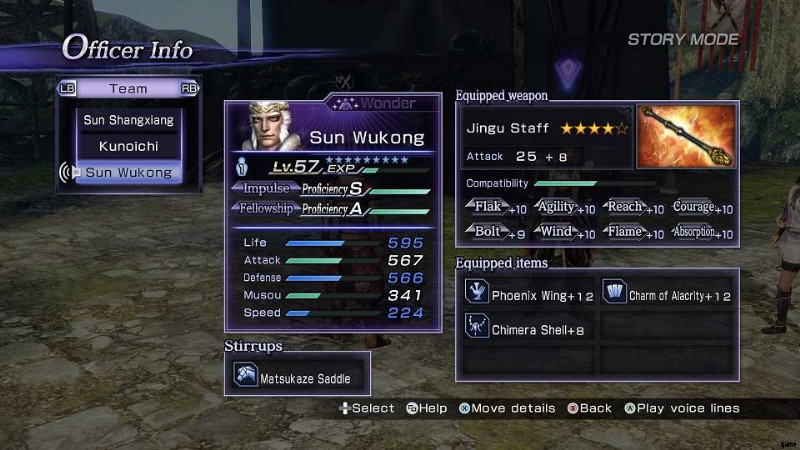
Task: Select the Impulse proficiency row
Action: [x=334, y=189]
